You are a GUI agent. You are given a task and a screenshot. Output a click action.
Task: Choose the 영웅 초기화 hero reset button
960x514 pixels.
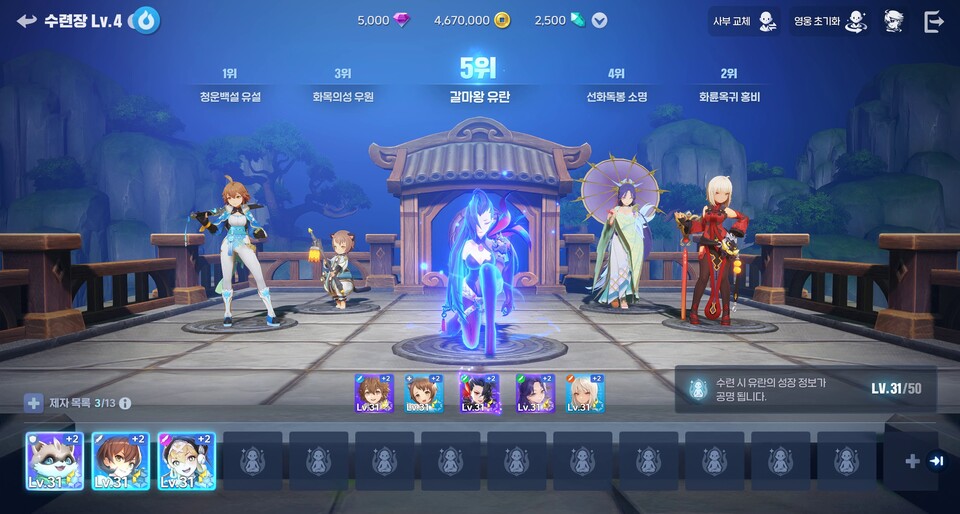pos(829,21)
